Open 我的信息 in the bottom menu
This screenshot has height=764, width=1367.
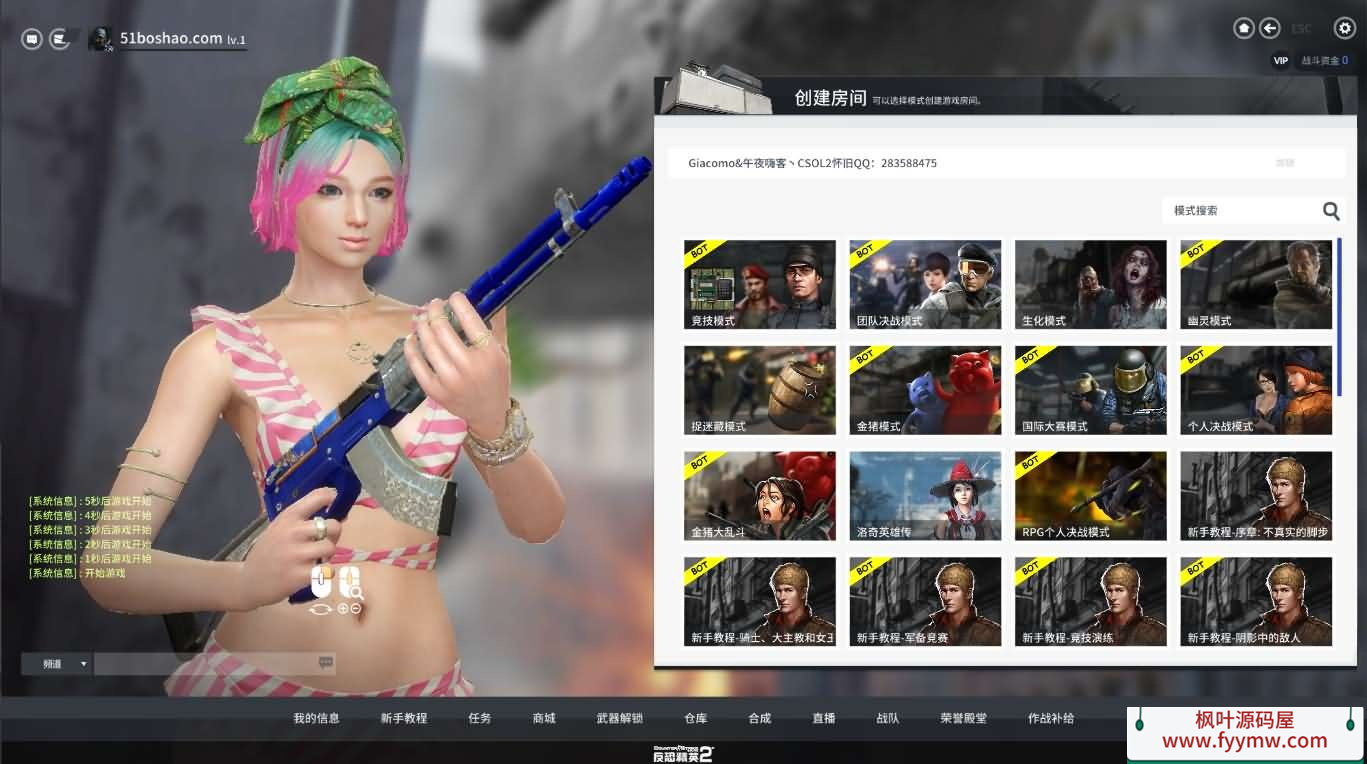click(316, 718)
